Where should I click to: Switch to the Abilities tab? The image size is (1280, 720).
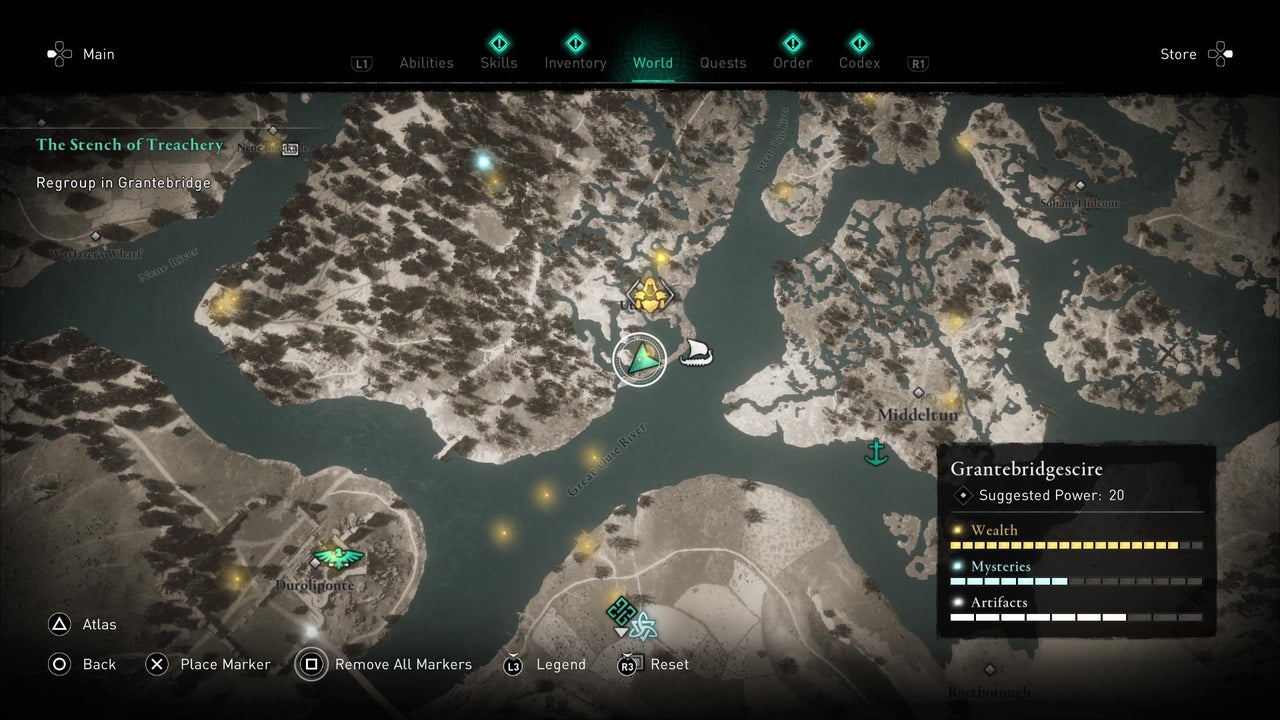pyautogui.click(x=426, y=63)
